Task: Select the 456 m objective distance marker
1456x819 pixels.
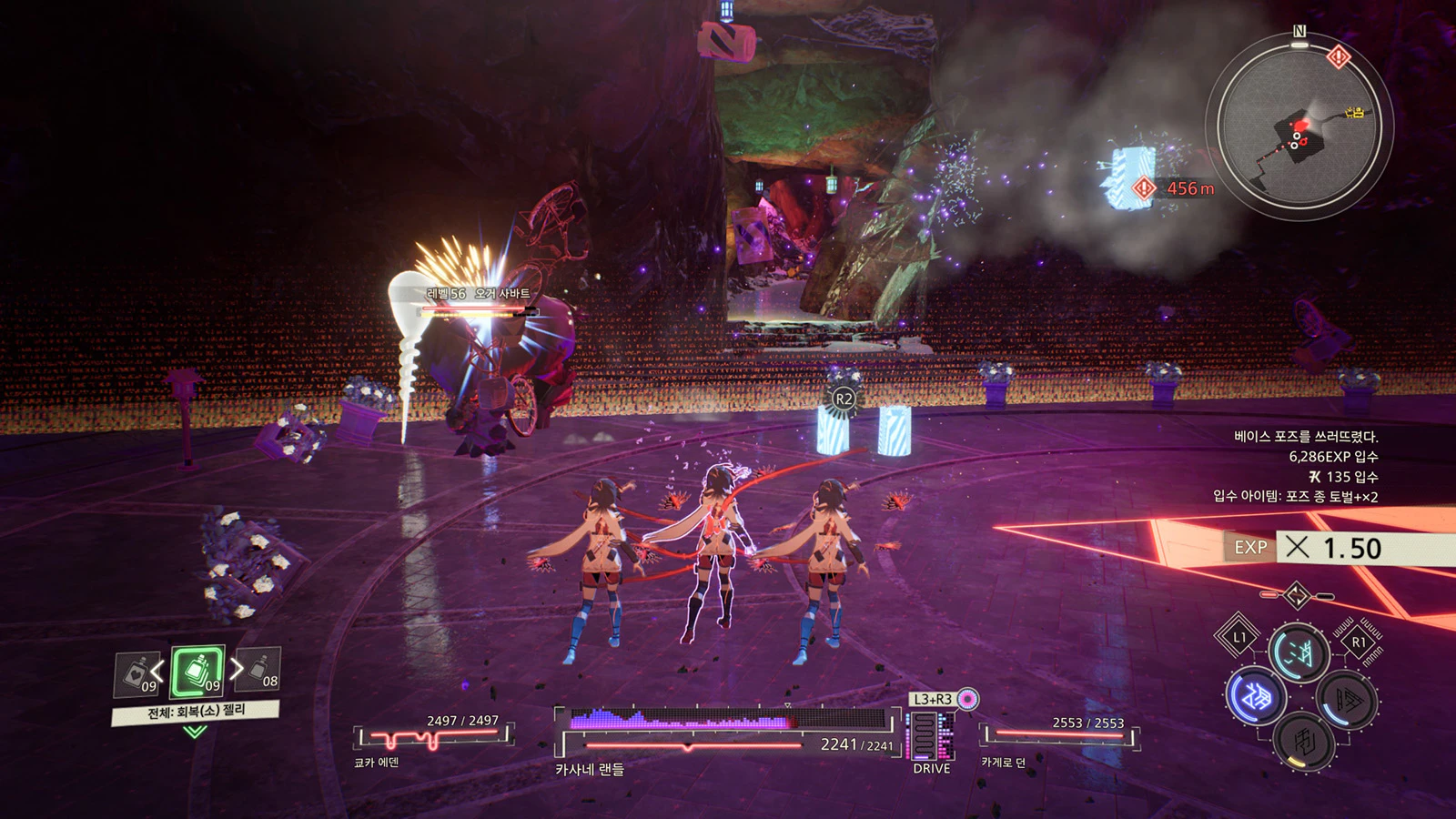Action: click(1174, 188)
